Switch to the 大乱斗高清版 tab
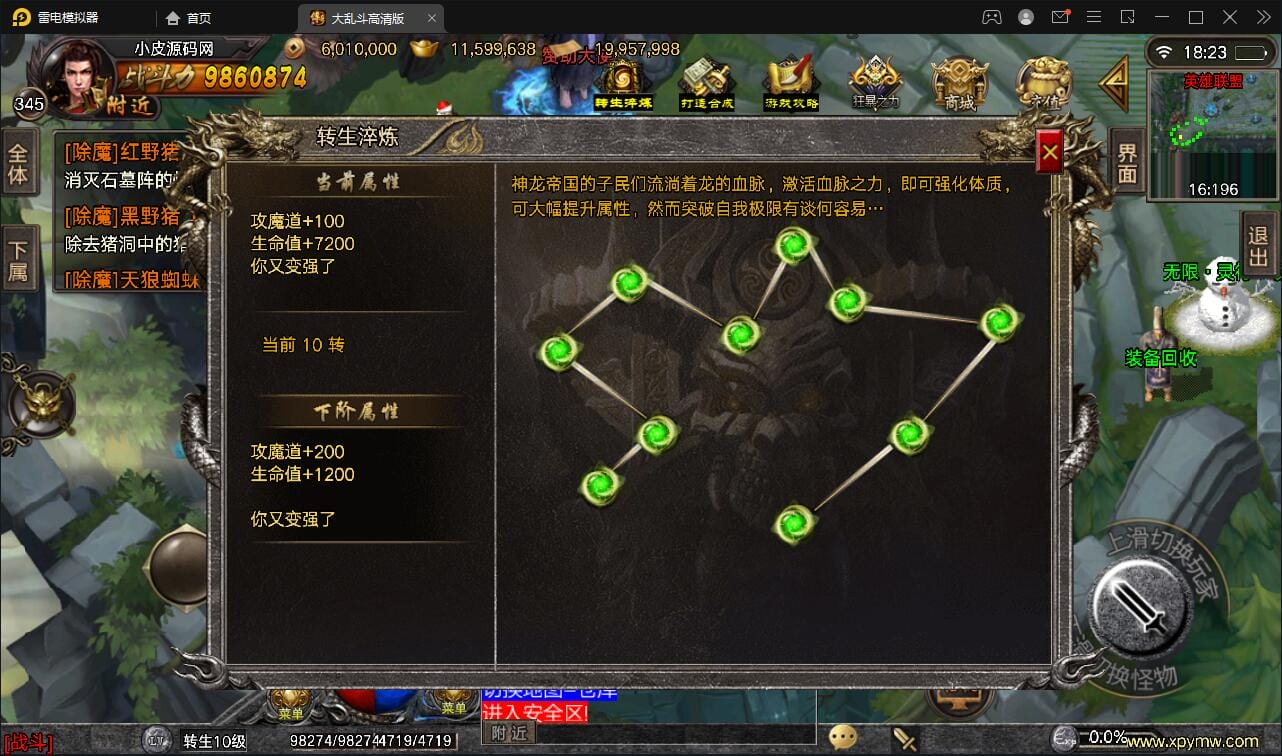This screenshot has width=1282, height=756. coord(370,17)
